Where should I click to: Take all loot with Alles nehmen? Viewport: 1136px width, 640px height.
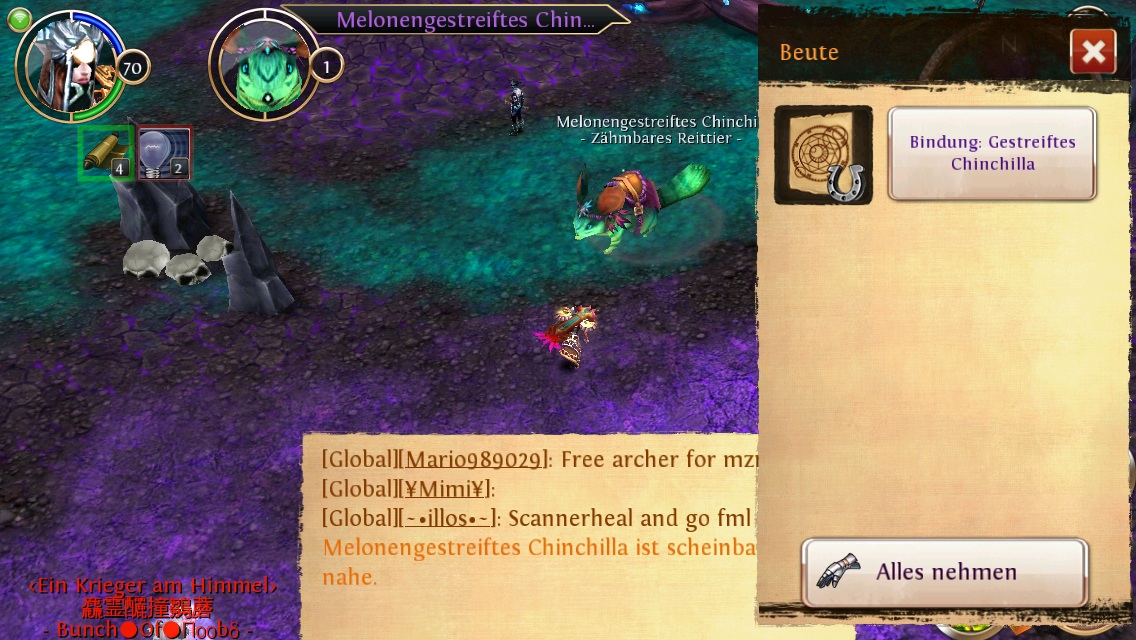coord(944,572)
